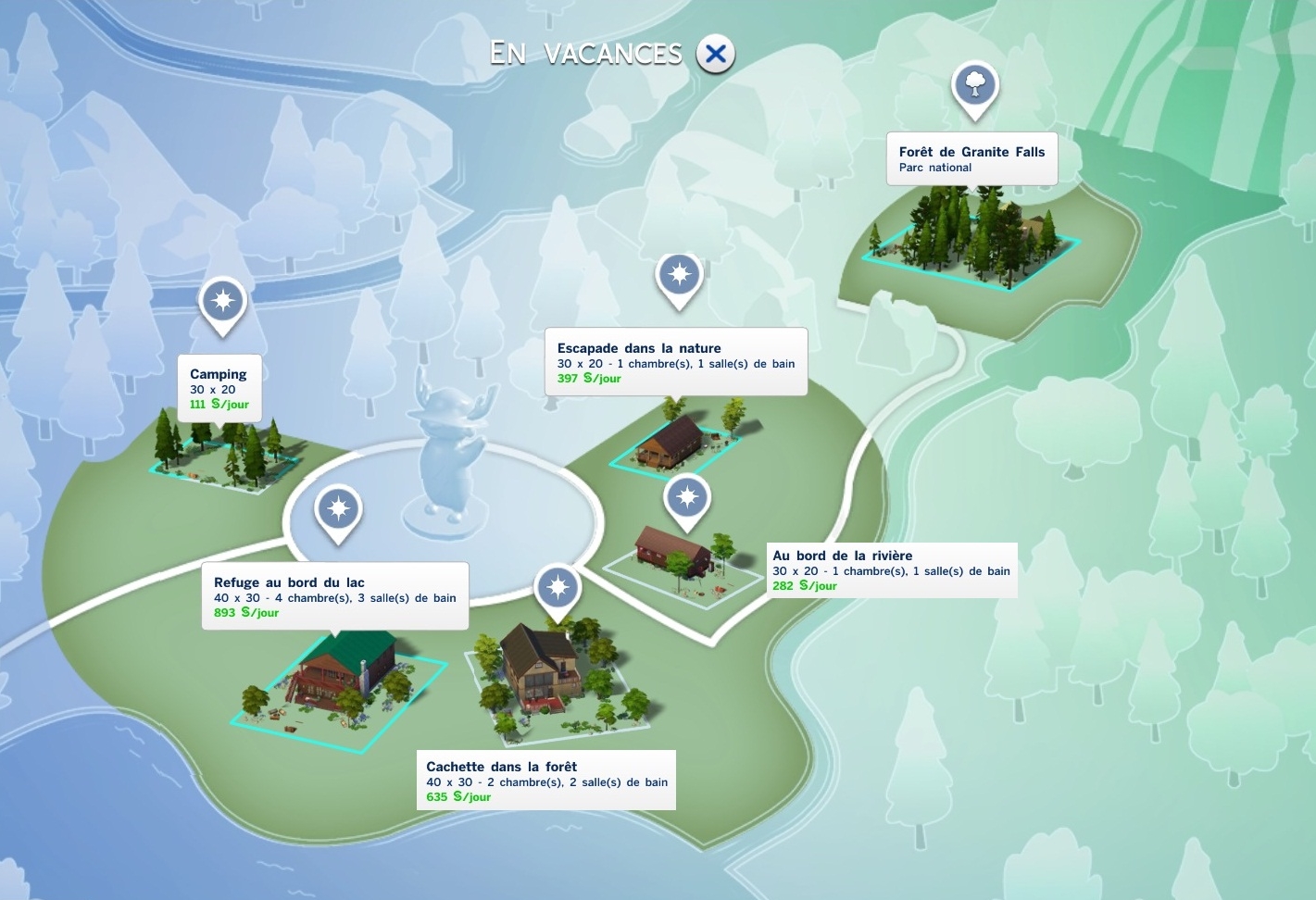The width and height of the screenshot is (1316, 900).
Task: Click the Escapade dans la nature map pin
Action: tap(679, 275)
